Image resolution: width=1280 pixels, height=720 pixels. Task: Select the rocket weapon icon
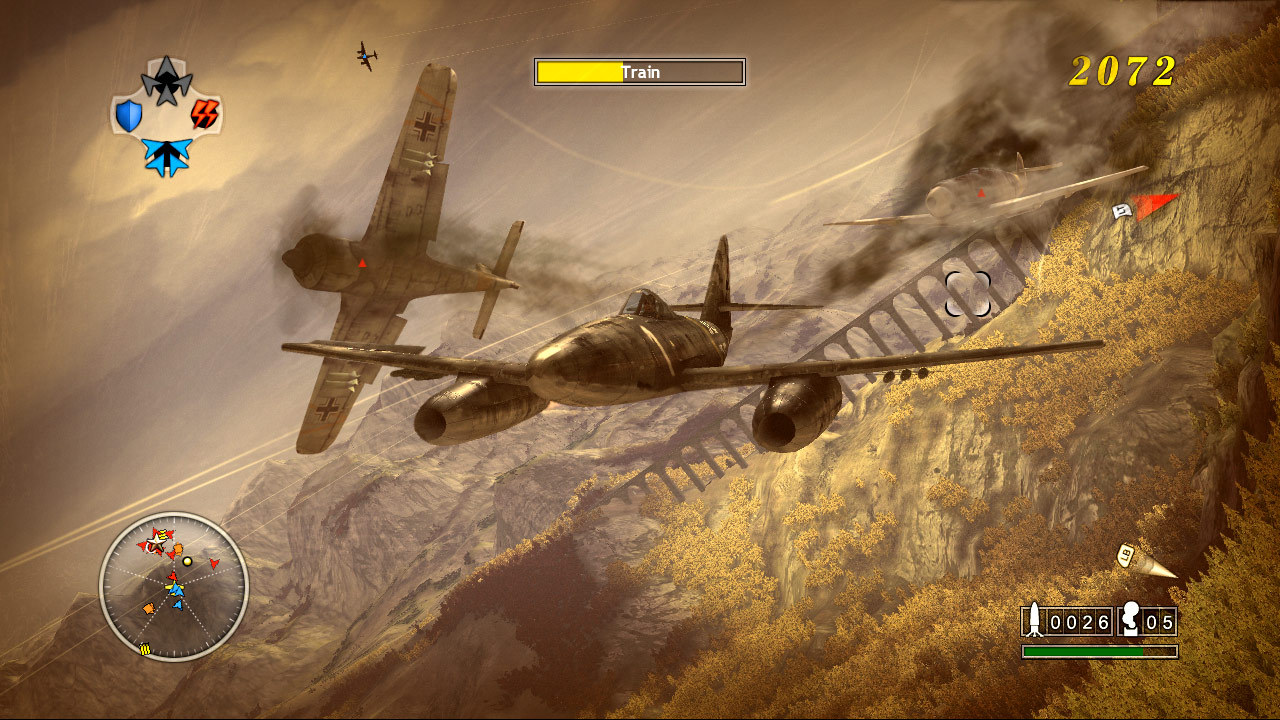point(1034,622)
